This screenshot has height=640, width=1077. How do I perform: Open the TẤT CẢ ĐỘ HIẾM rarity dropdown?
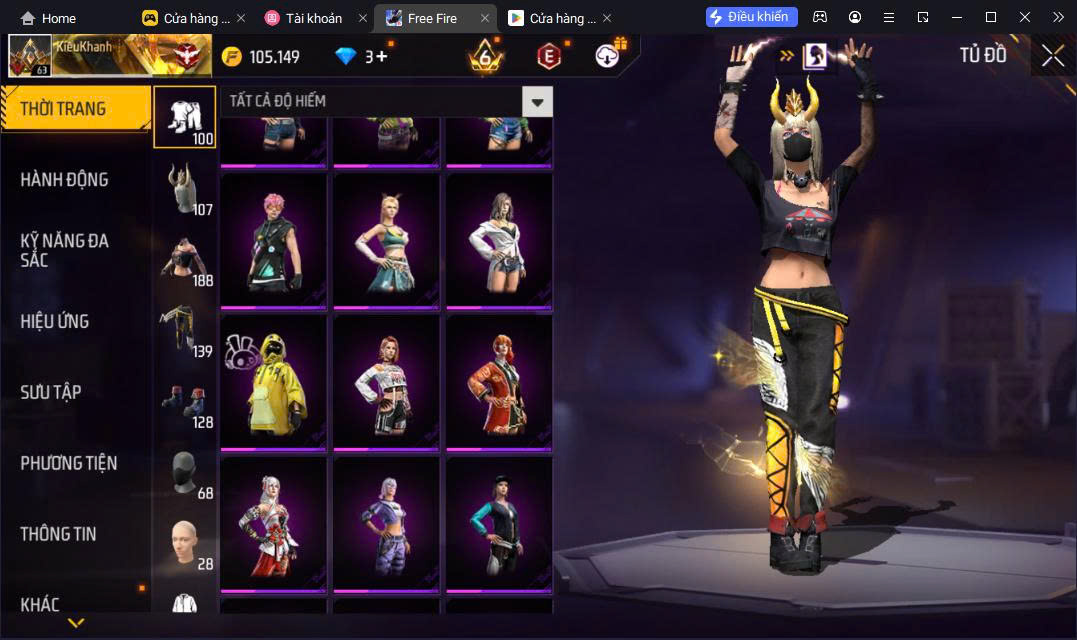(537, 101)
